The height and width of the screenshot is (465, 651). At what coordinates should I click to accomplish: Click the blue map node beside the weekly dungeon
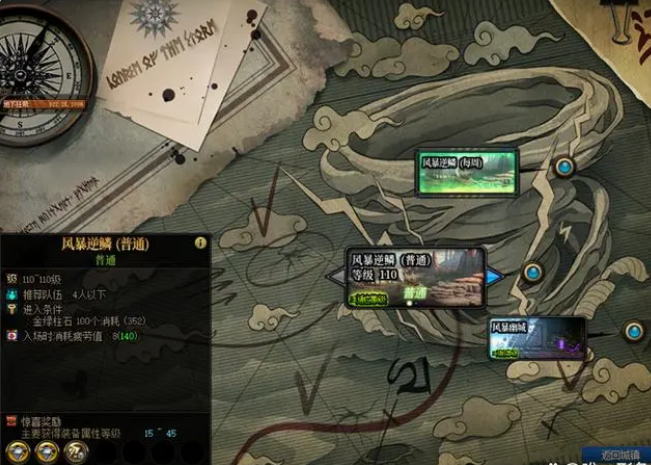pos(565,166)
